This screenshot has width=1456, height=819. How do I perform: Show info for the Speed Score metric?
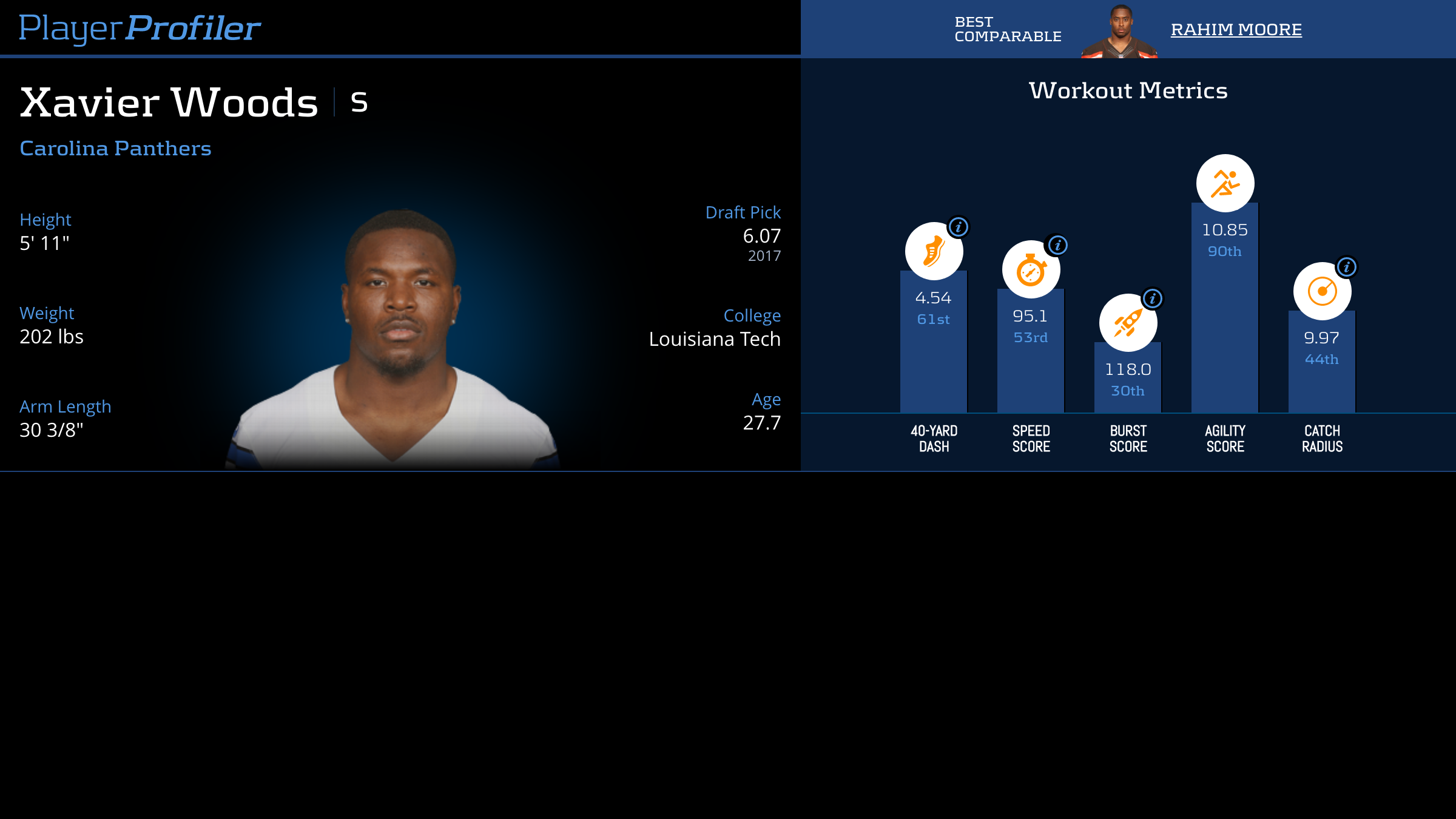point(1057,245)
